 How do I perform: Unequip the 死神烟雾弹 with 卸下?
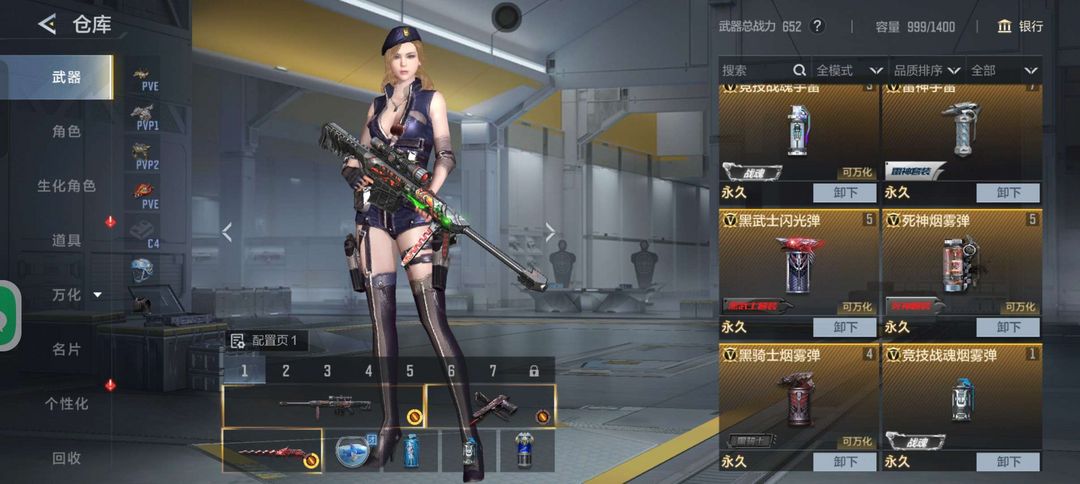click(1008, 327)
